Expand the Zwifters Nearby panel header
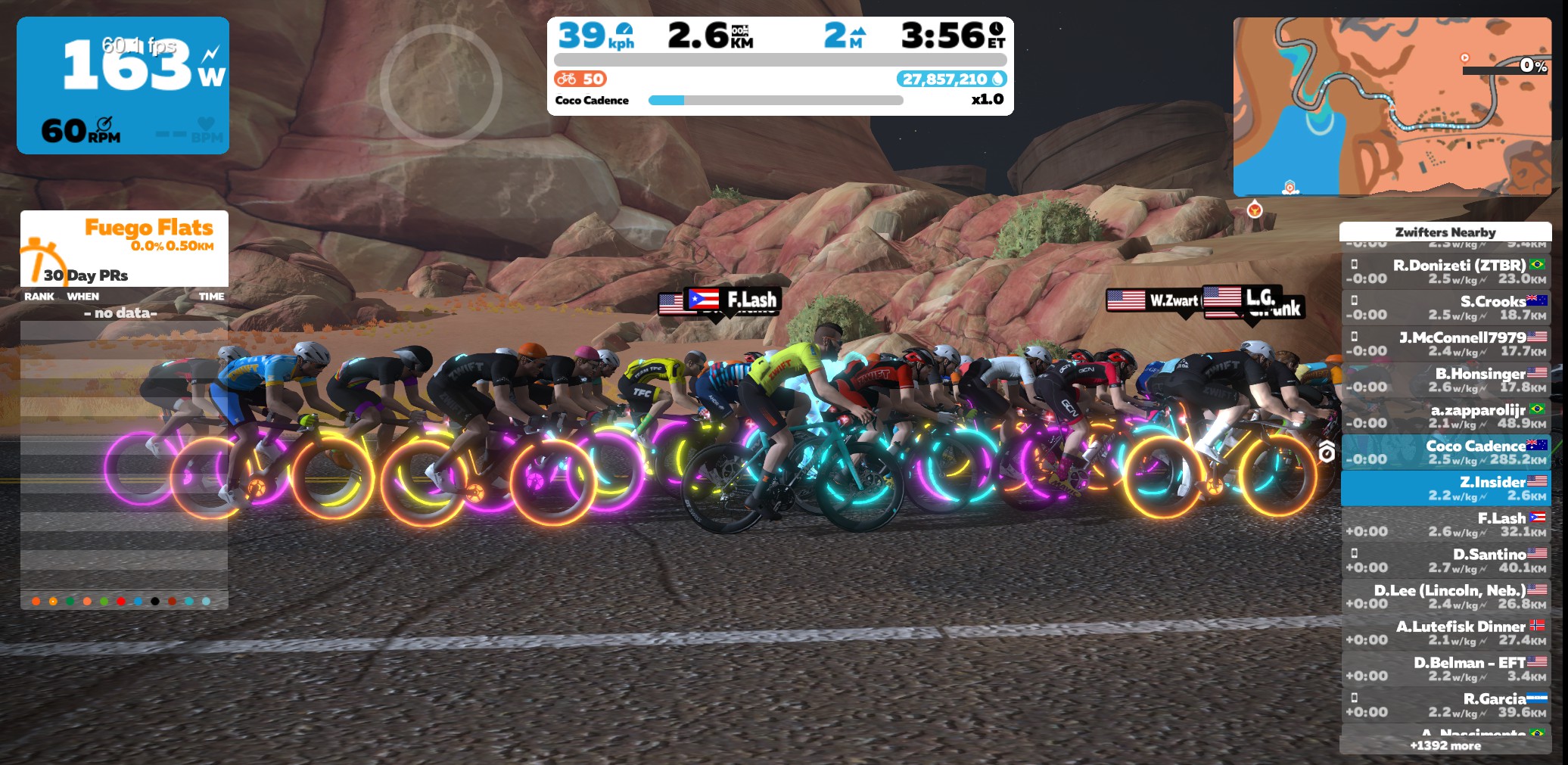1568x765 pixels. [1445, 232]
